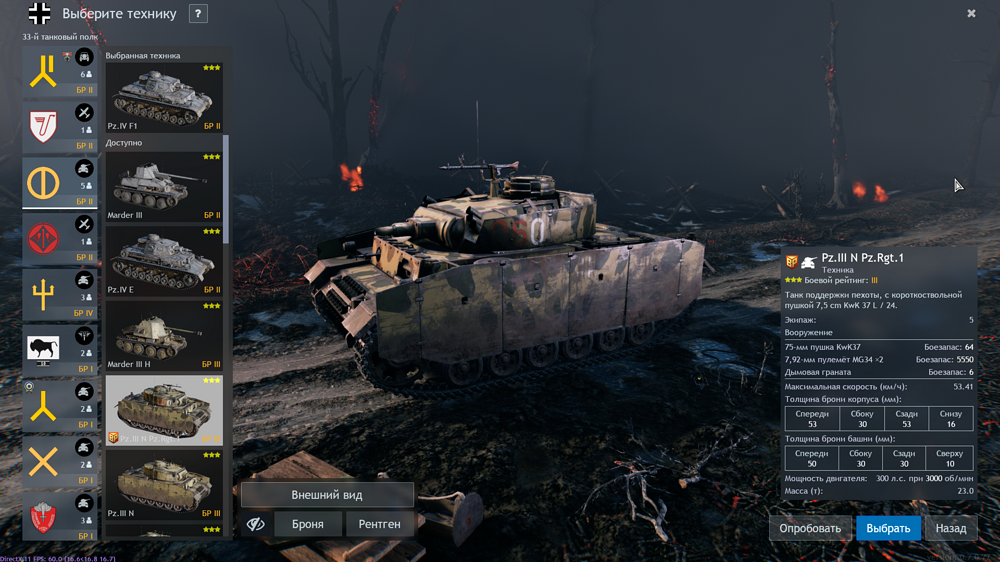Pick the Marder III H vehicle
This screenshot has height=562, width=1000.
click(x=164, y=335)
